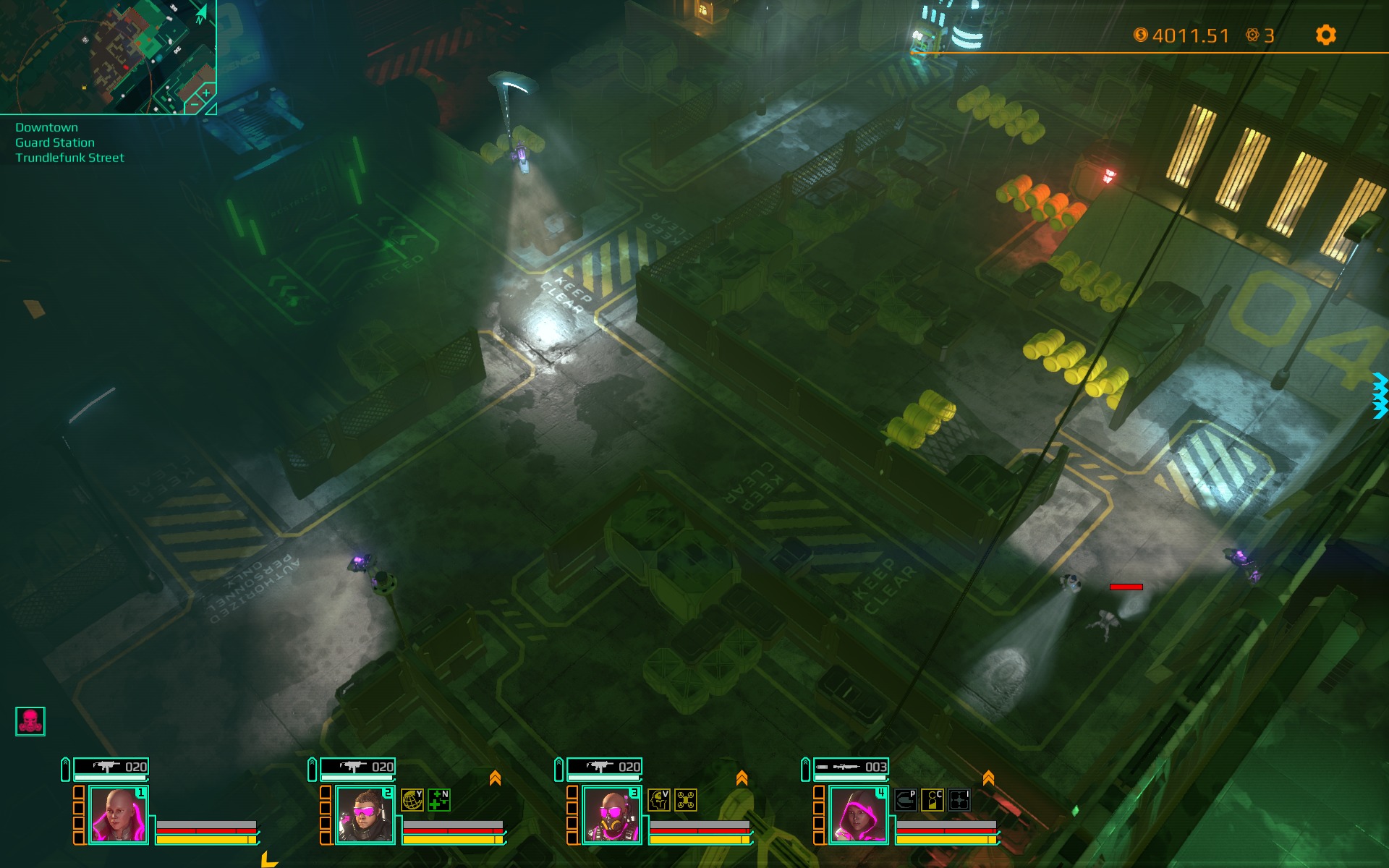Zoom out the minimap with minus button
Image resolution: width=1389 pixels, height=868 pixels.
coord(193,106)
